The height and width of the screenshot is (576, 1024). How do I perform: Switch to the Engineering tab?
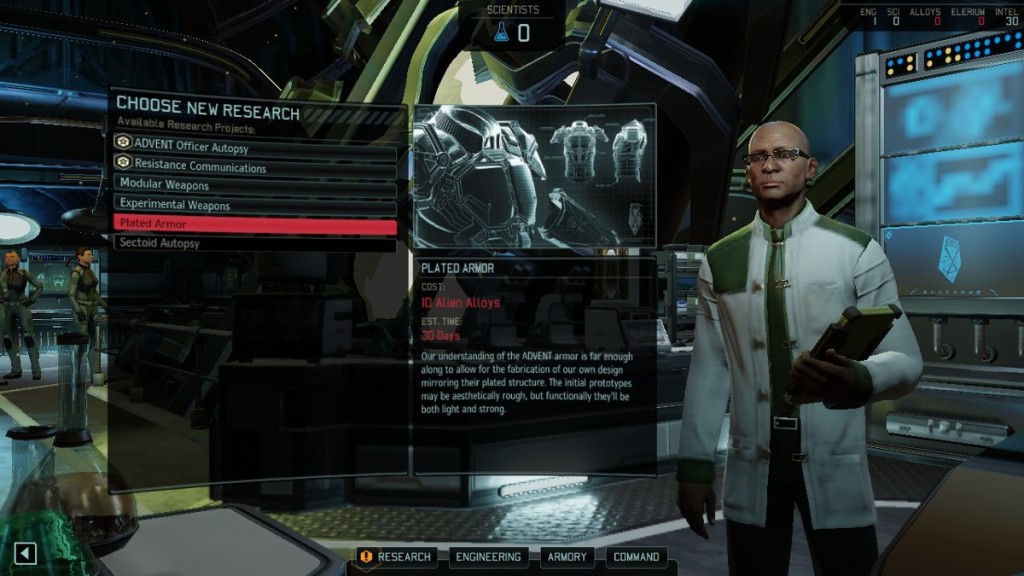click(487, 557)
